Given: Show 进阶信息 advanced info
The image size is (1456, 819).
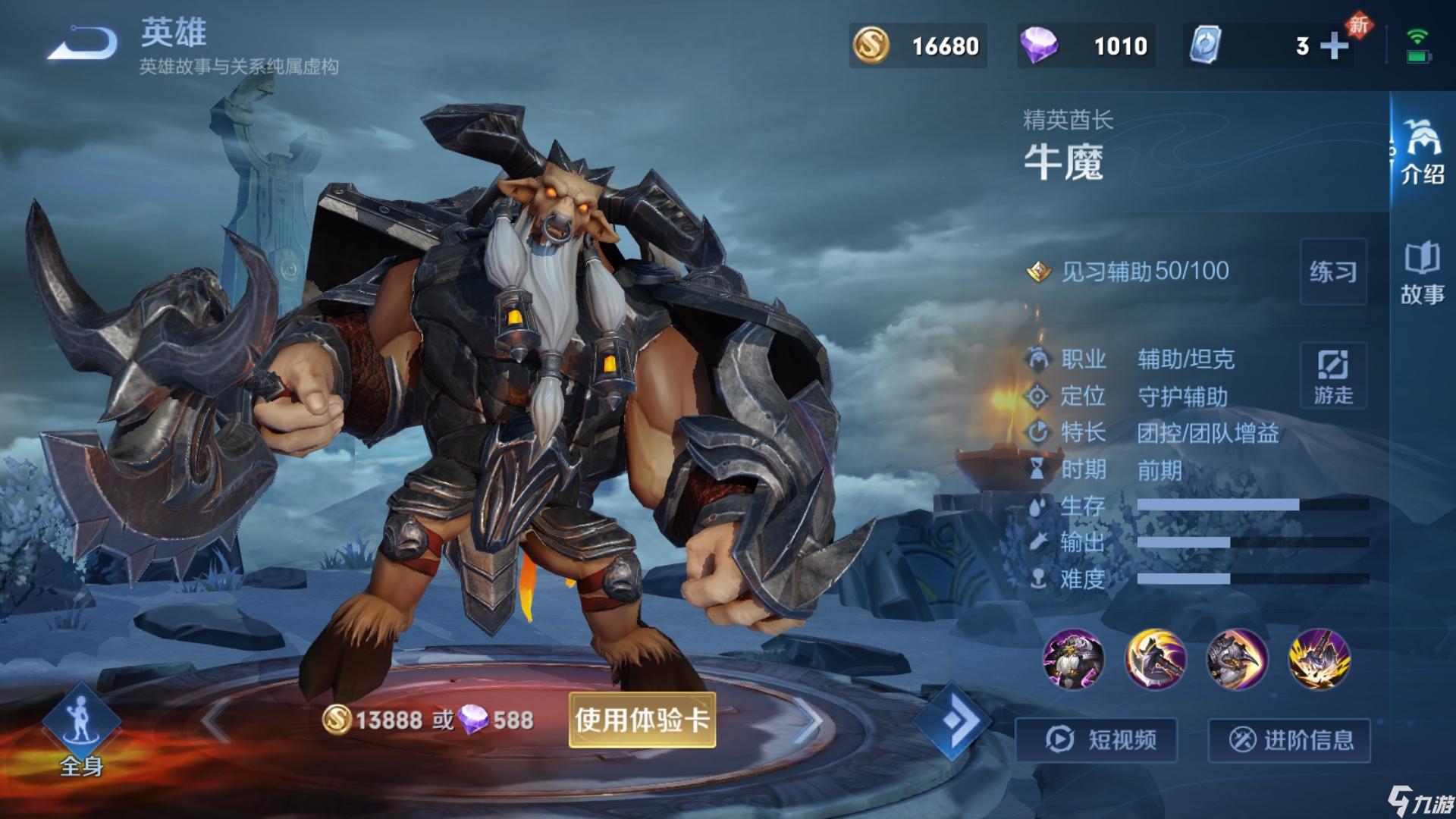Looking at the screenshot, I should pos(1289,739).
